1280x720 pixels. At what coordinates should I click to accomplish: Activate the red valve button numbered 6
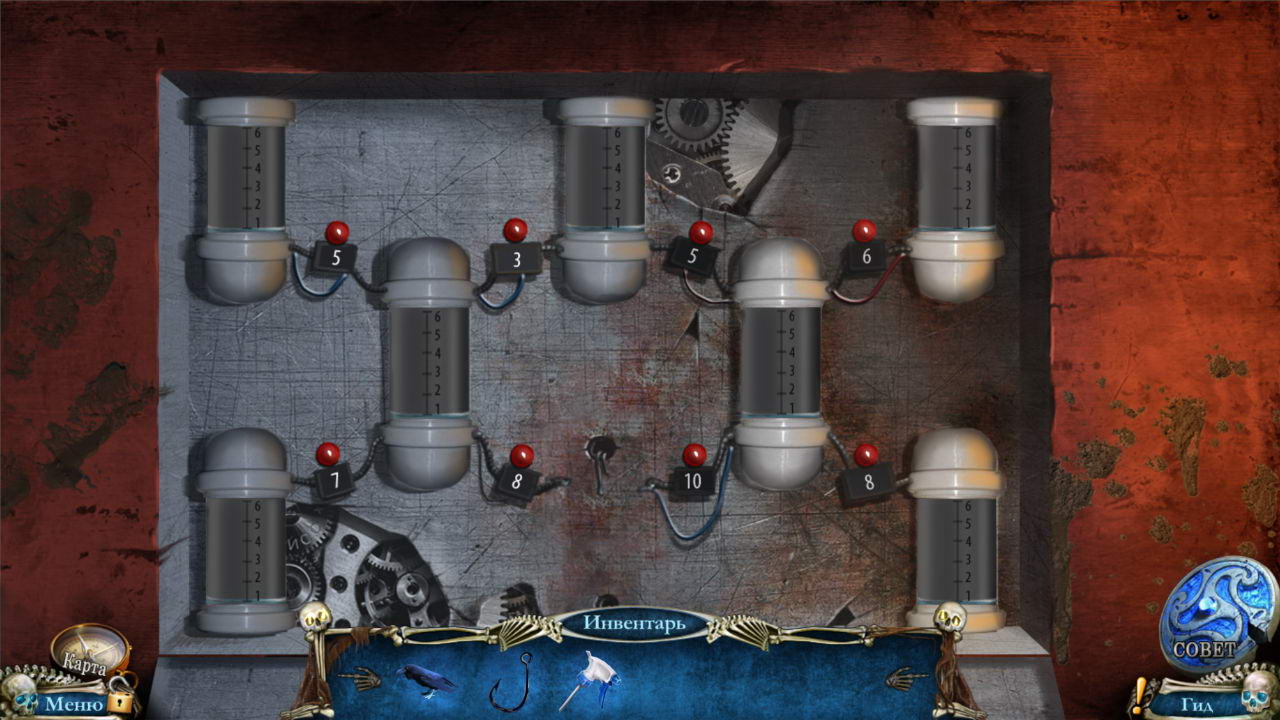coord(864,231)
